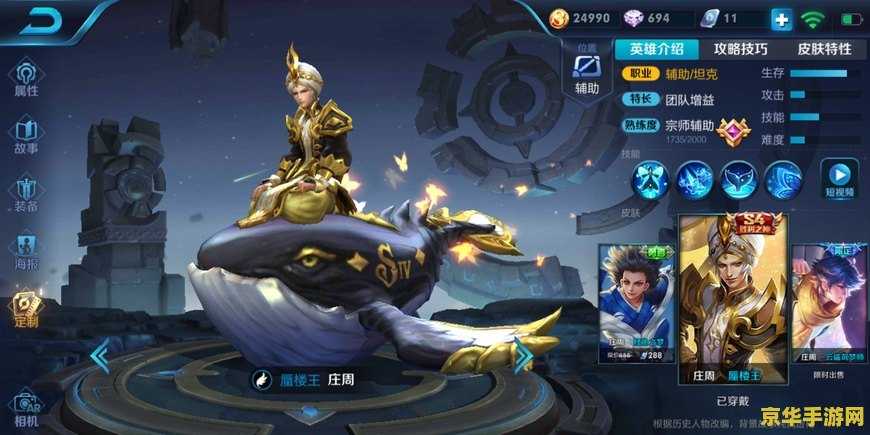Open the 海报 poster section
This screenshot has height=435, width=870.
click(x=26, y=250)
